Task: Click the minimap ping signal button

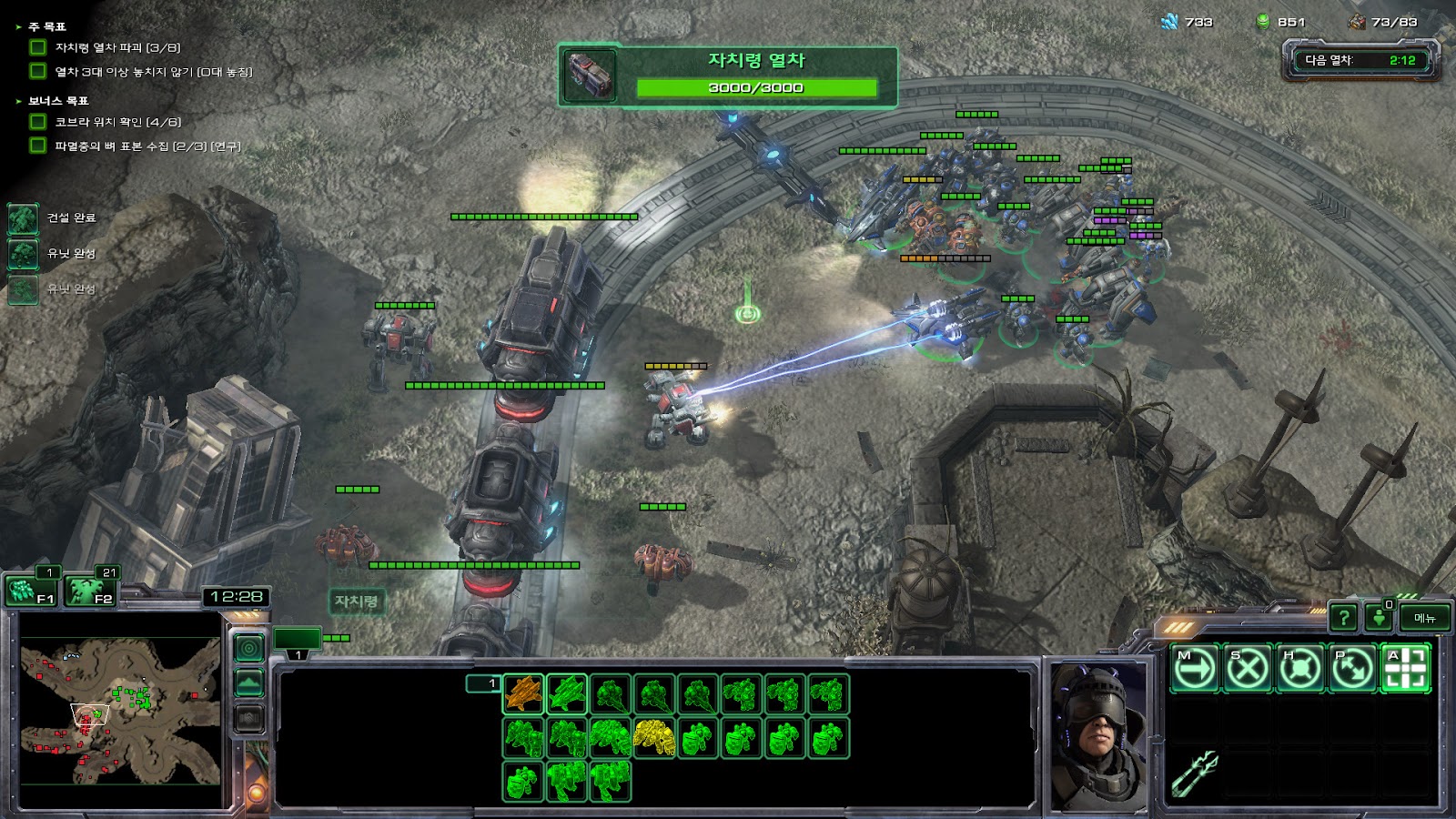Action: (x=249, y=648)
